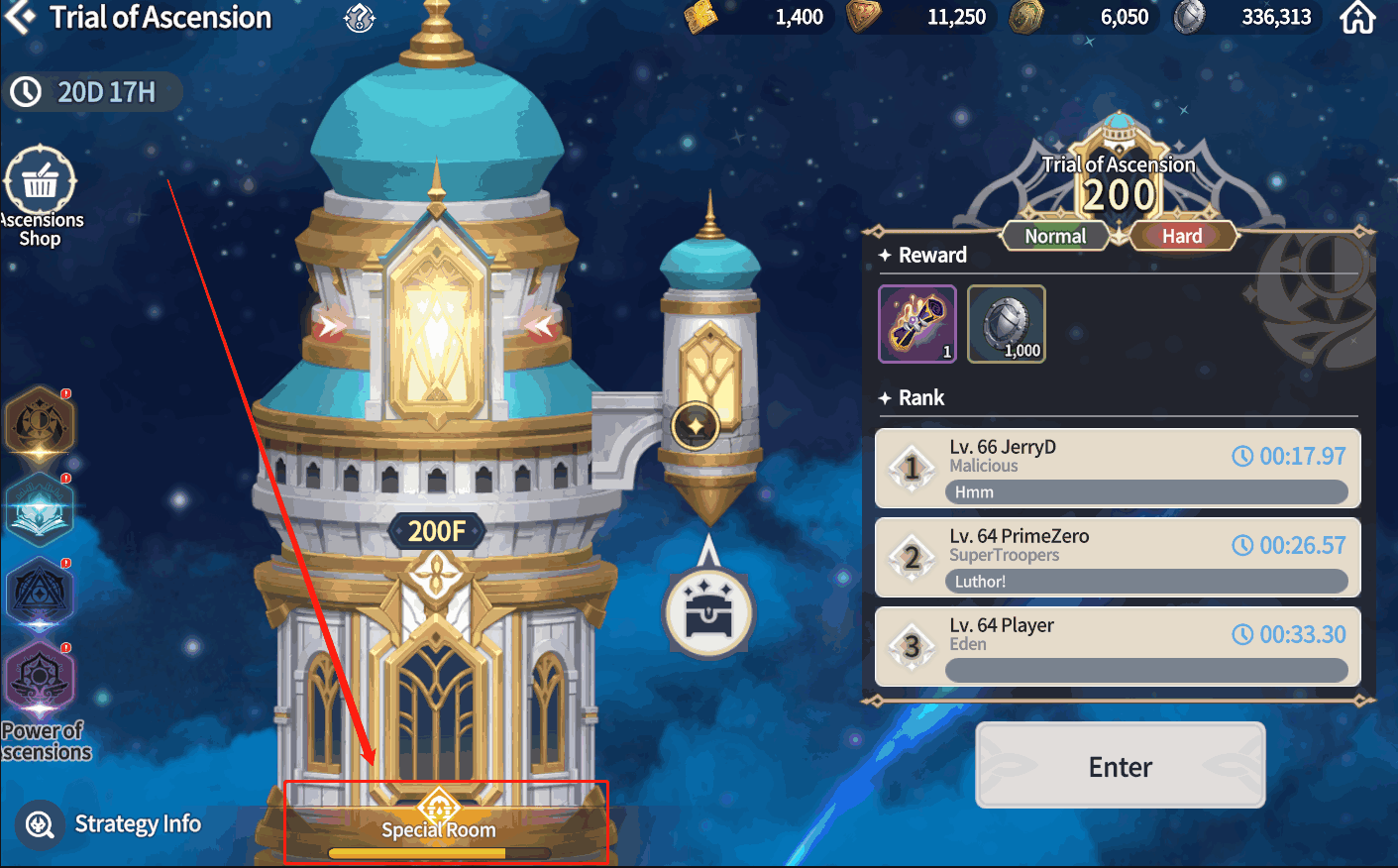This screenshot has height=868, width=1398.
Task: Select rank 2 player PrimeZero
Action: 1118,557
